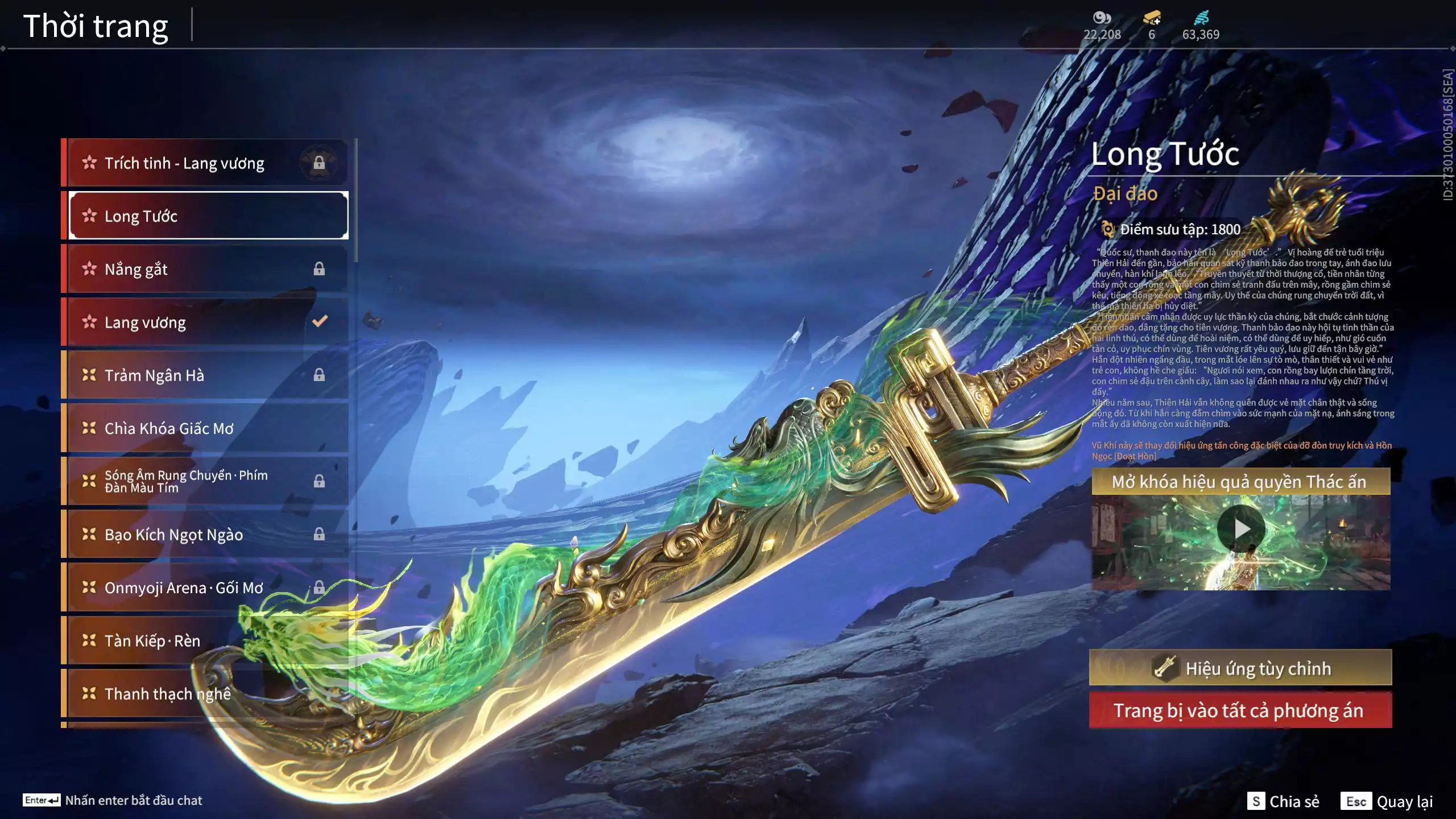Image resolution: width=1456 pixels, height=819 pixels.
Task: Toggle the checkmark on Lang vương skin
Action: (x=320, y=322)
